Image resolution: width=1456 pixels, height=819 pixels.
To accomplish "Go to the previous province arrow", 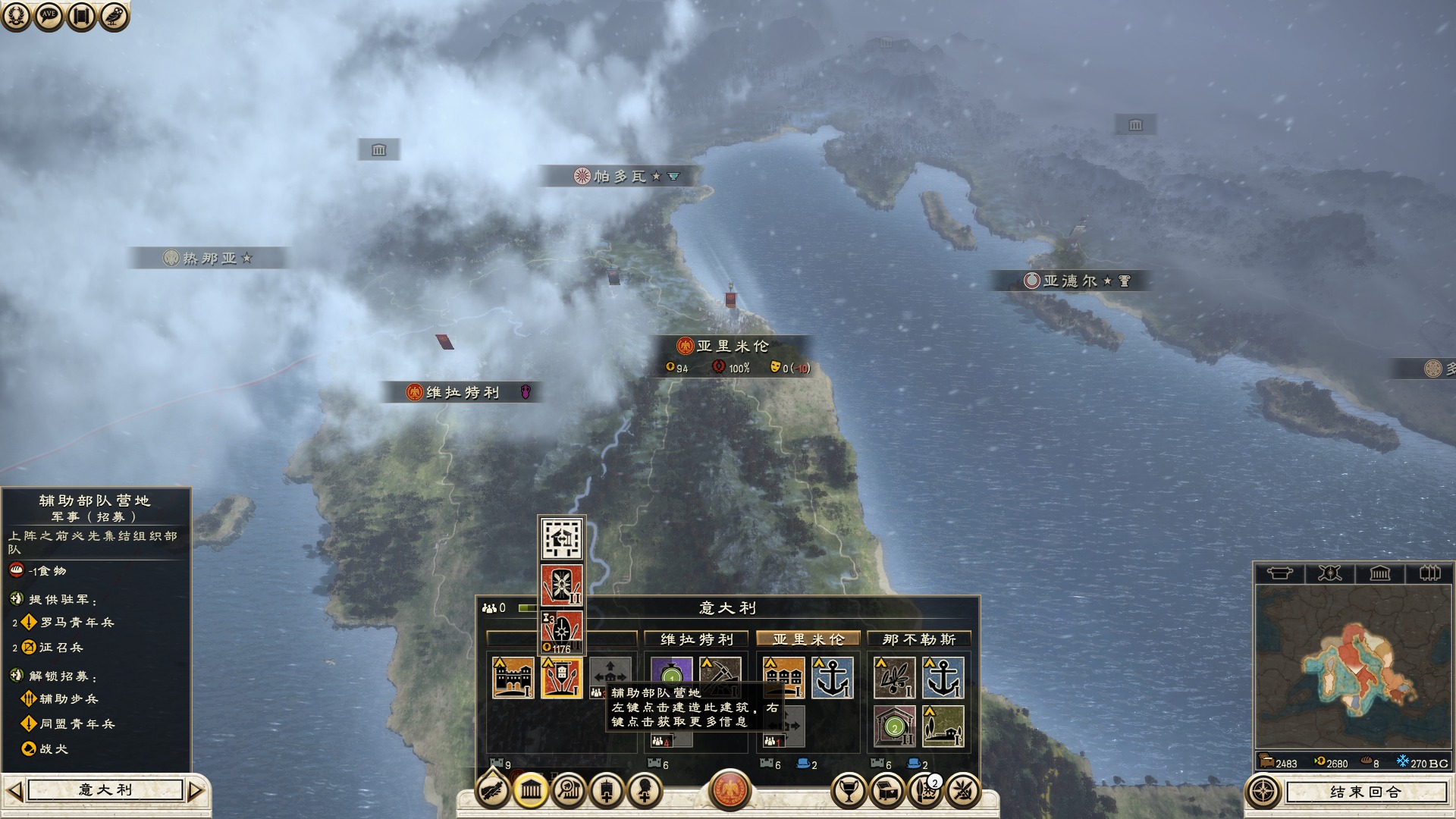I will point(14,791).
